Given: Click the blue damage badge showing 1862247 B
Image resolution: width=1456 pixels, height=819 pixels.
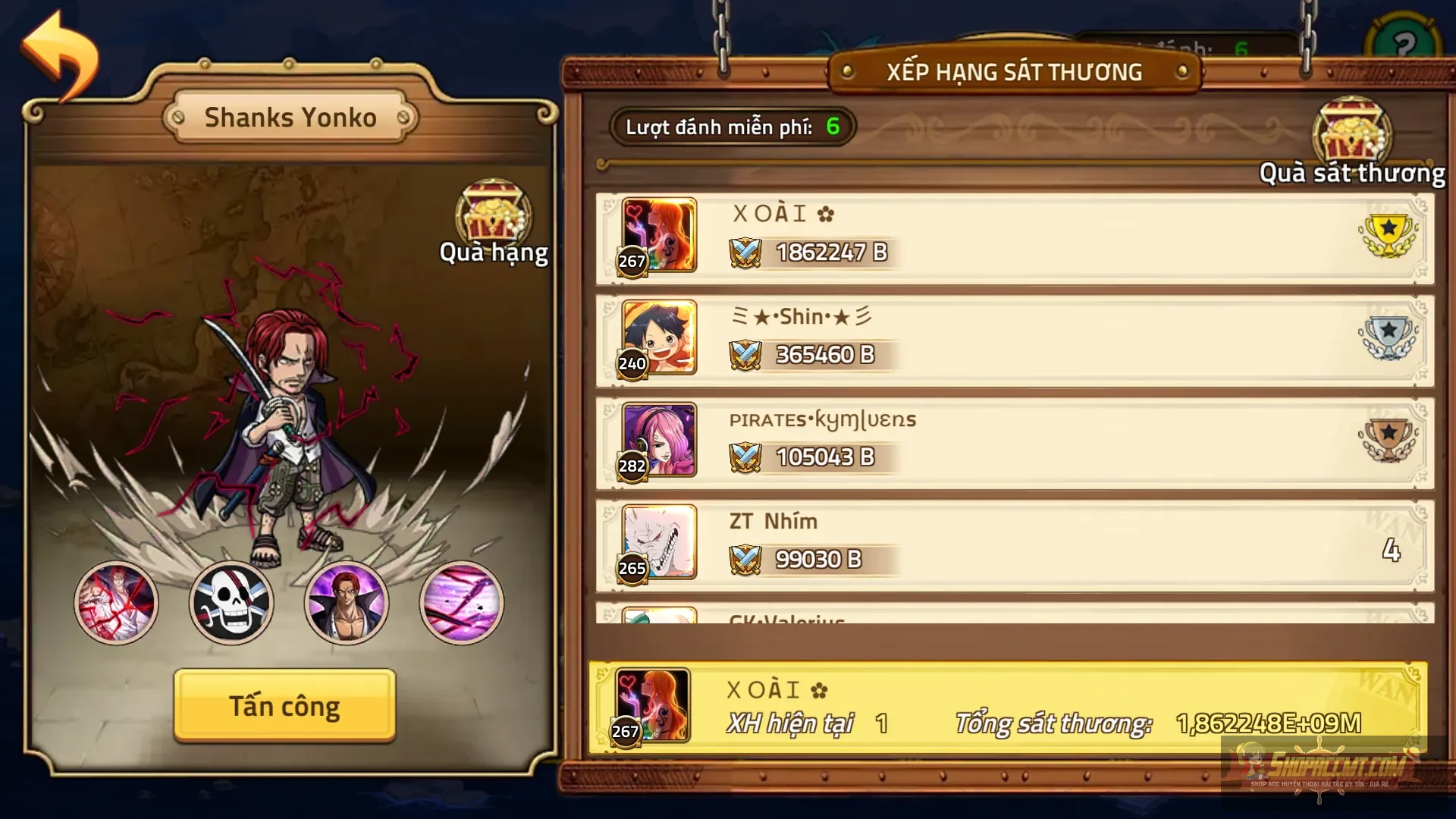Looking at the screenshot, I should (x=811, y=253).
